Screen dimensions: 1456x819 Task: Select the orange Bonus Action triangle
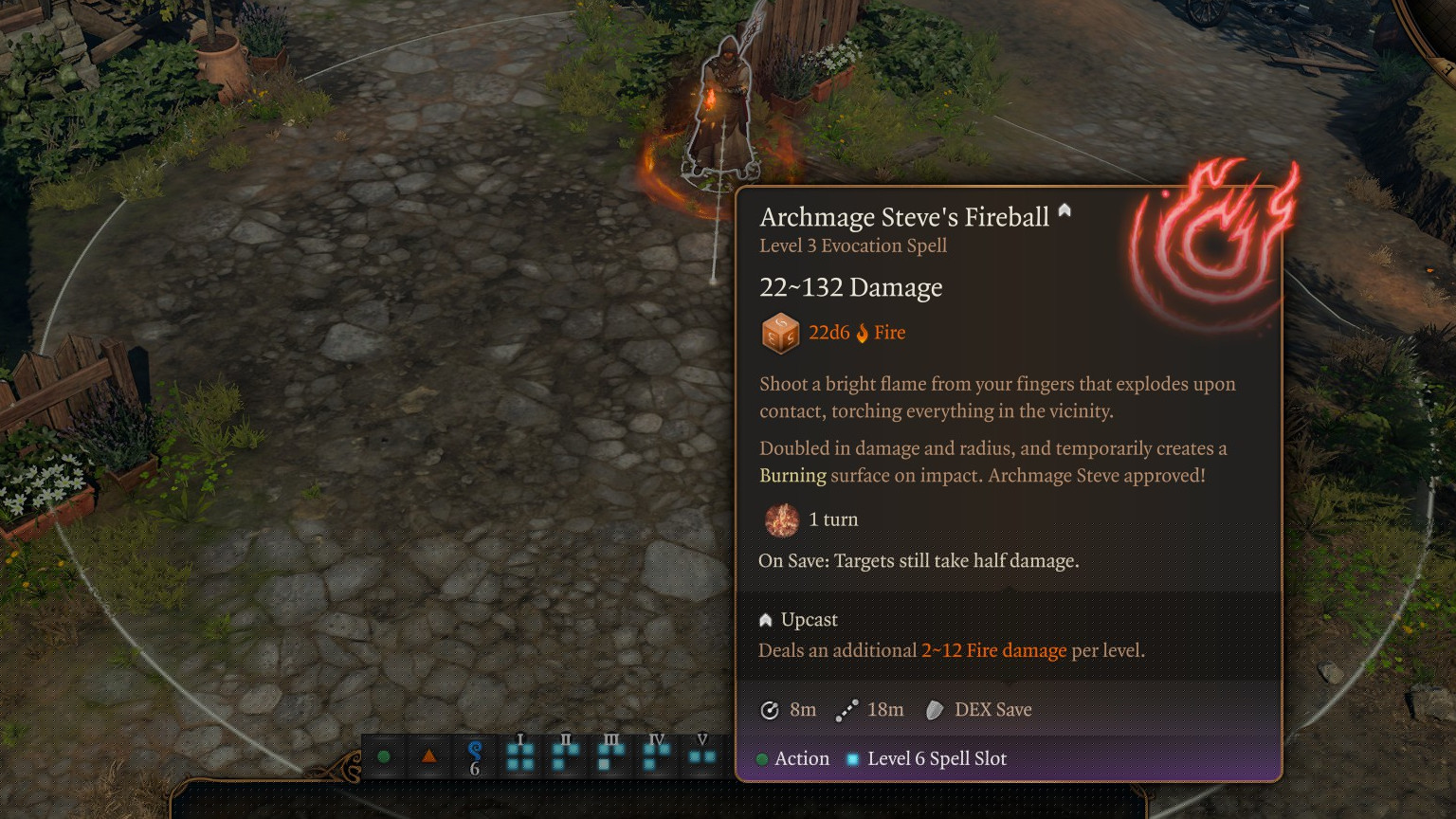[x=428, y=756]
